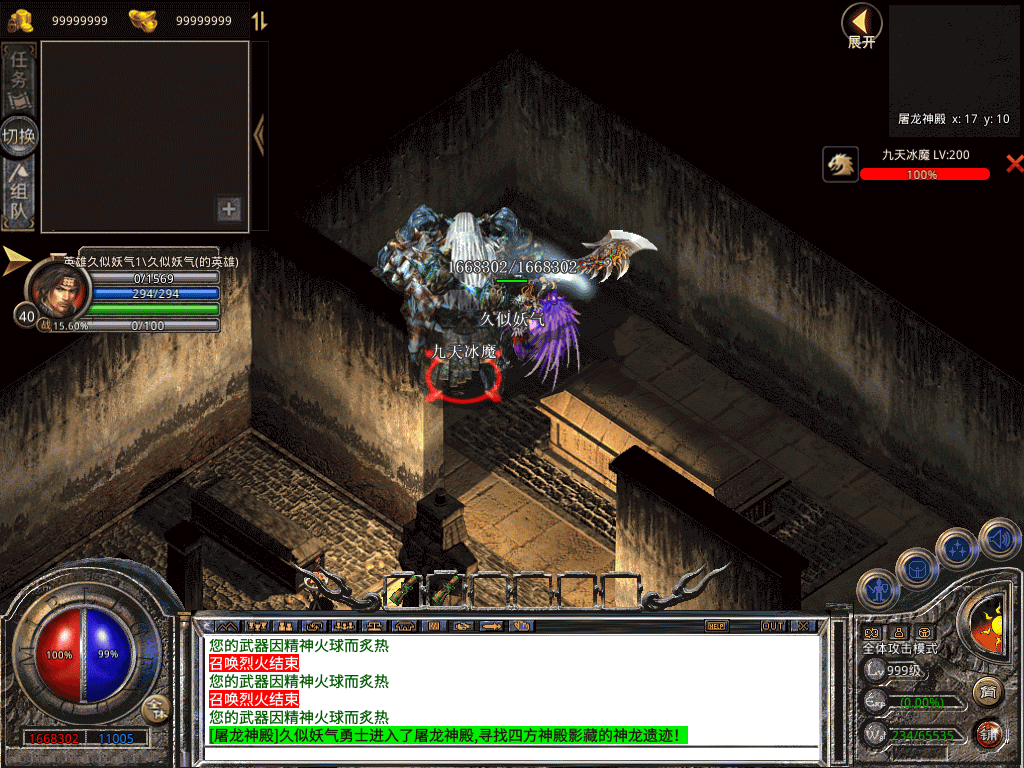Screen dimensions: 1024x768
Task: Collapse the quest panel with the left arrow
Action: coord(259,136)
